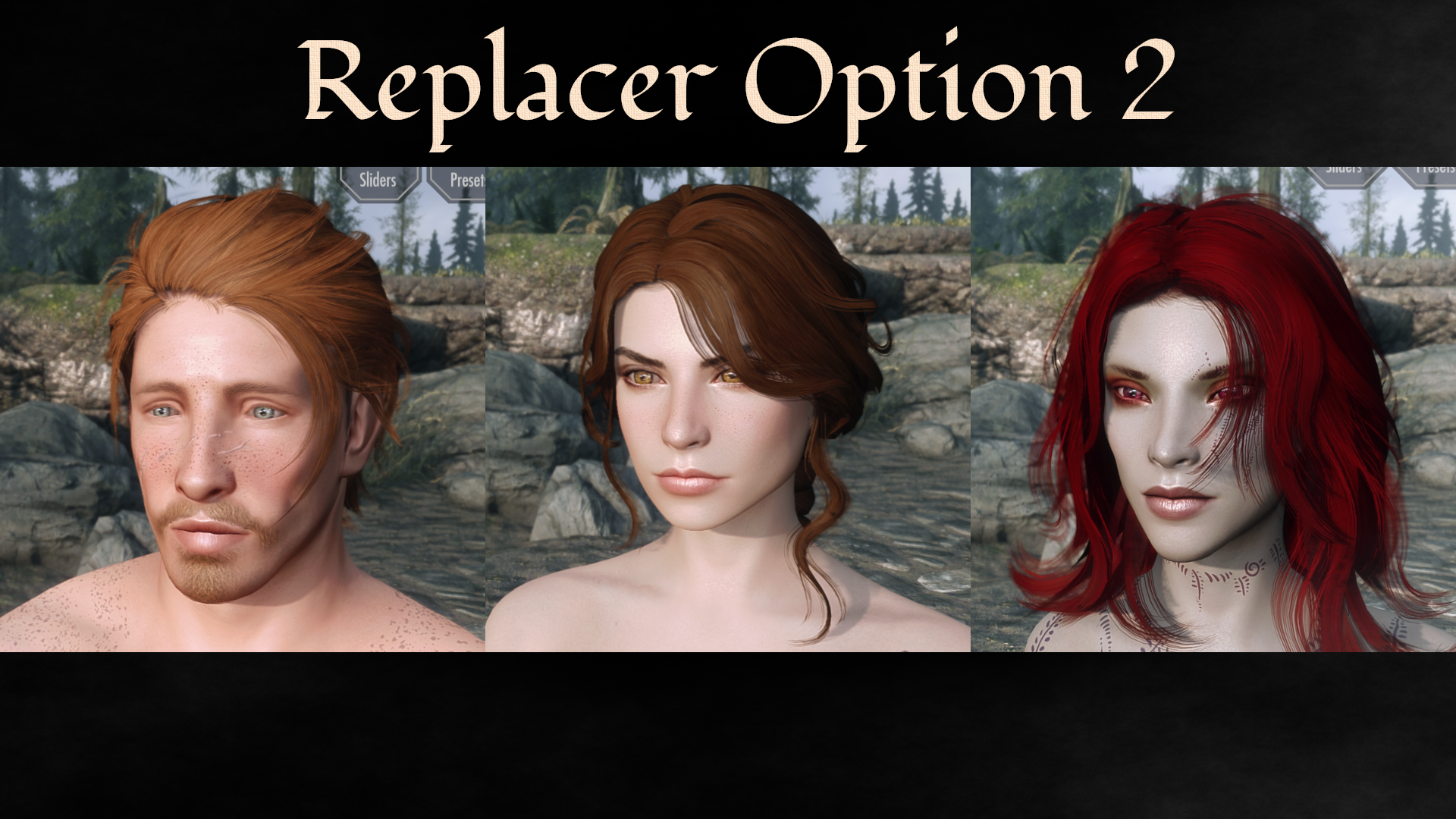Viewport: 1456px width, 819px height.
Task: Switch to the Presets tab on the left panel
Action: [x=464, y=181]
